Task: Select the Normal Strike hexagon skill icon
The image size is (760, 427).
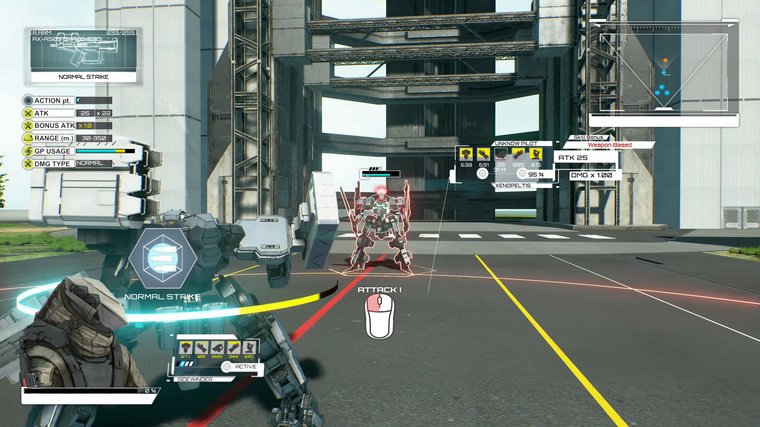Action: pyautogui.click(x=161, y=259)
